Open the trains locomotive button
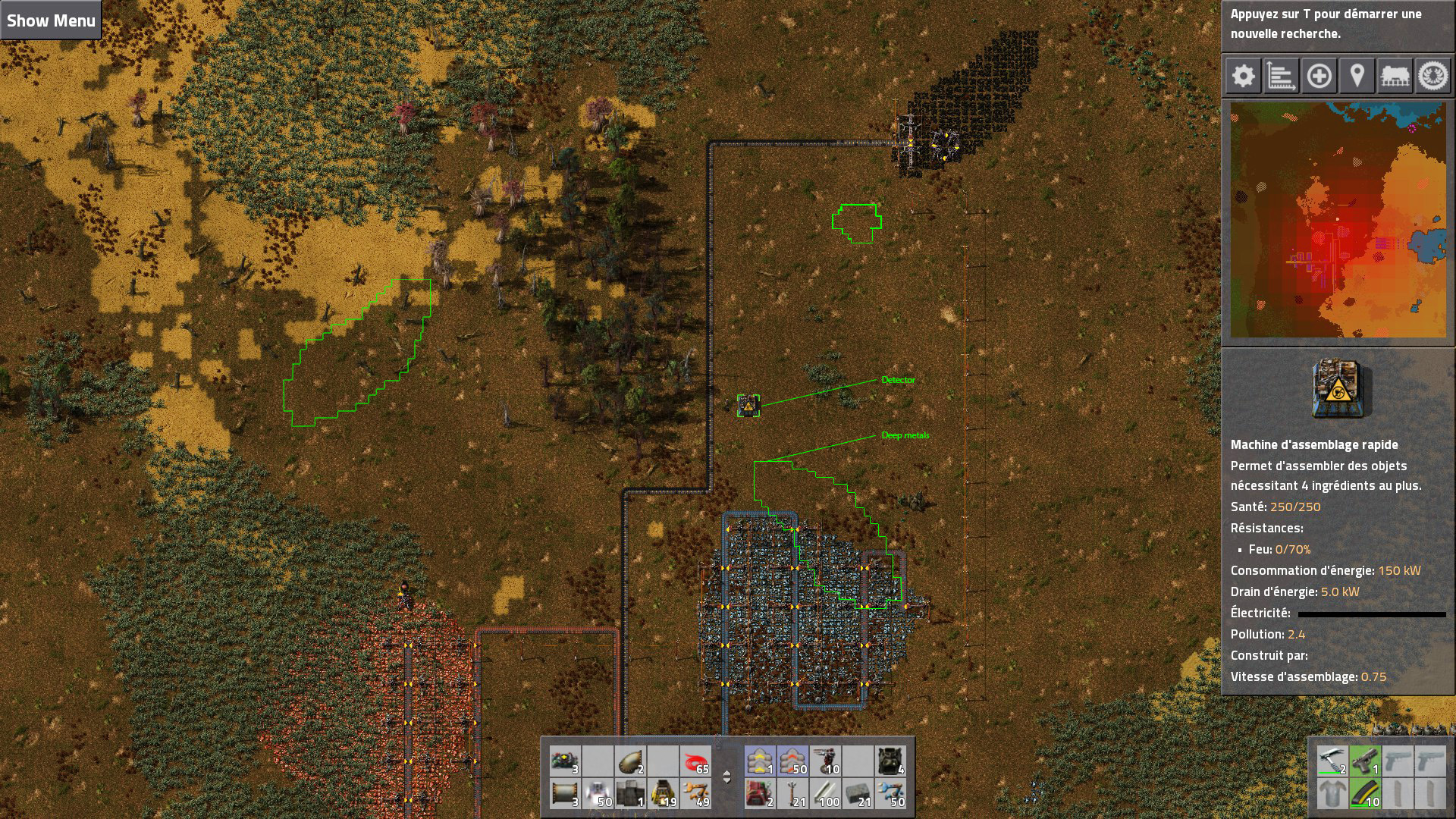The width and height of the screenshot is (1456, 819). (x=1395, y=76)
